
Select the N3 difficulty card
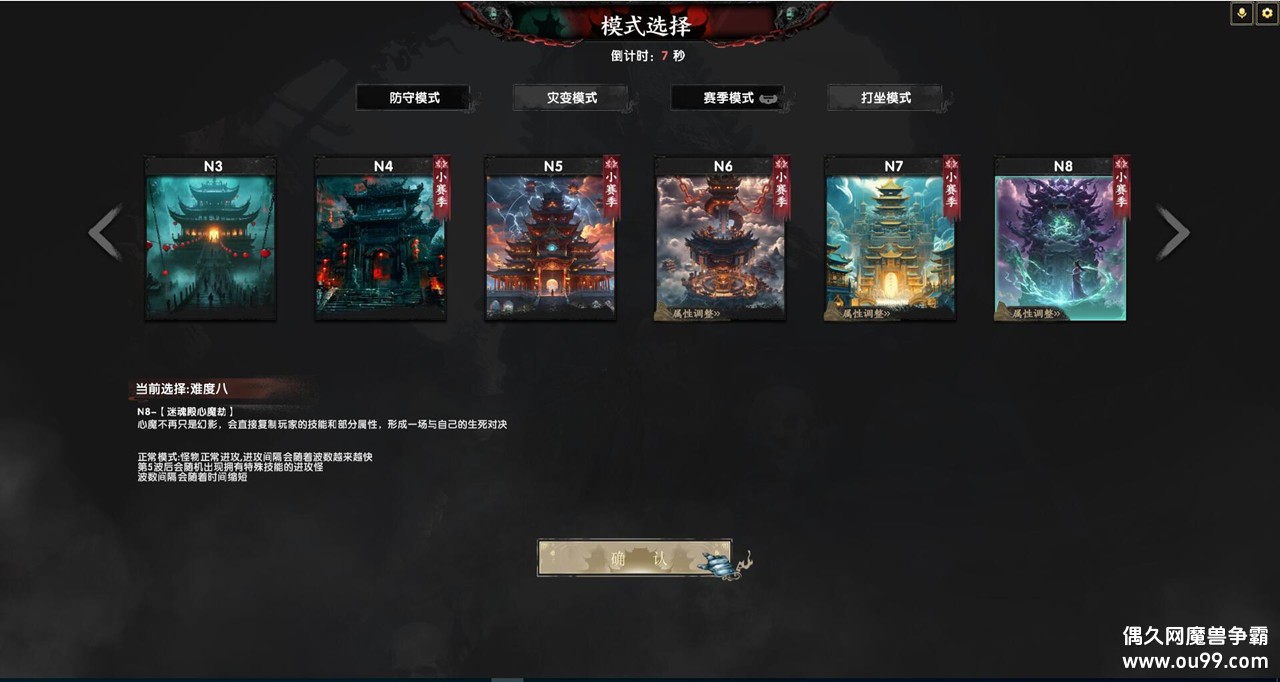point(211,245)
